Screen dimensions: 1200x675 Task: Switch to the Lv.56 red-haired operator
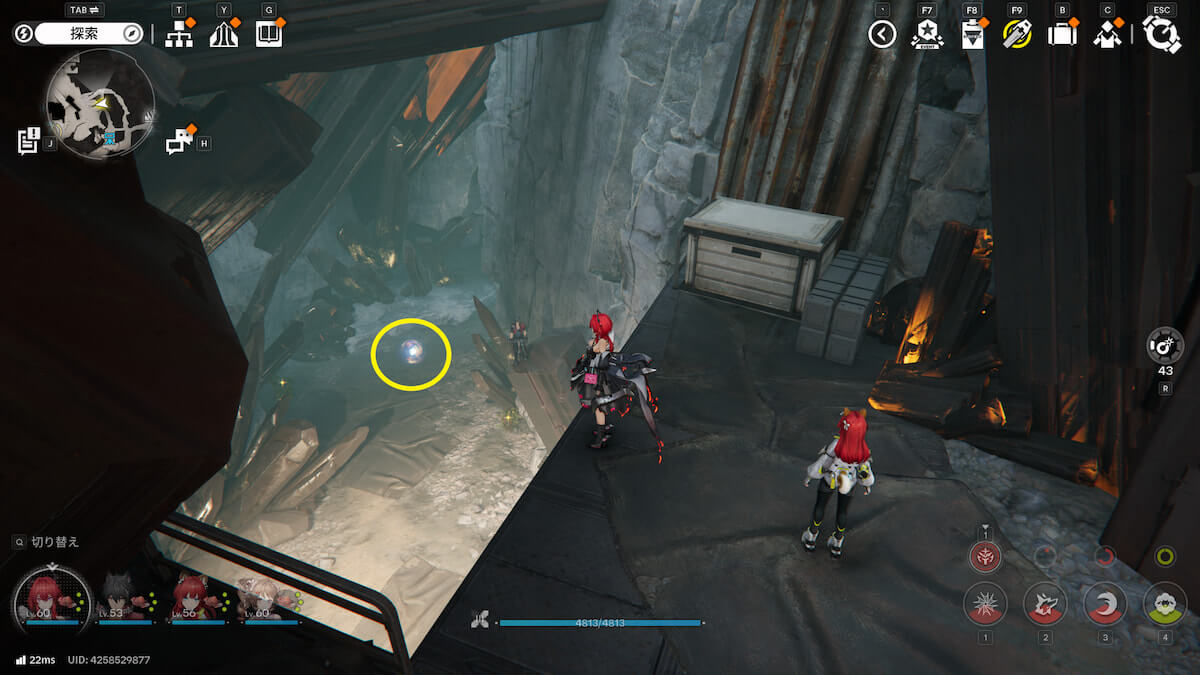tap(198, 598)
